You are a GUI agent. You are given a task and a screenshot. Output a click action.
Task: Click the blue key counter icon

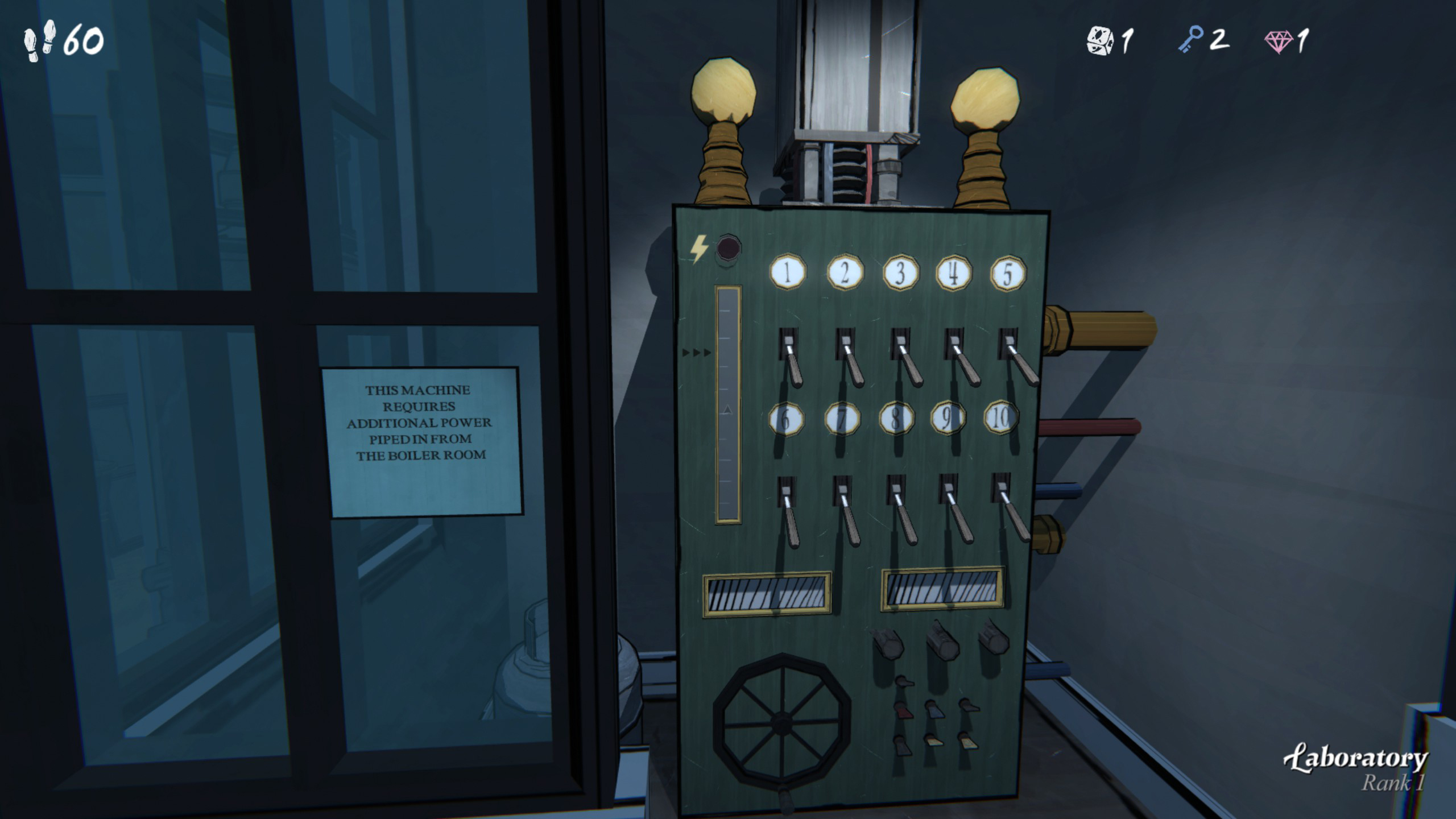[x=1196, y=40]
